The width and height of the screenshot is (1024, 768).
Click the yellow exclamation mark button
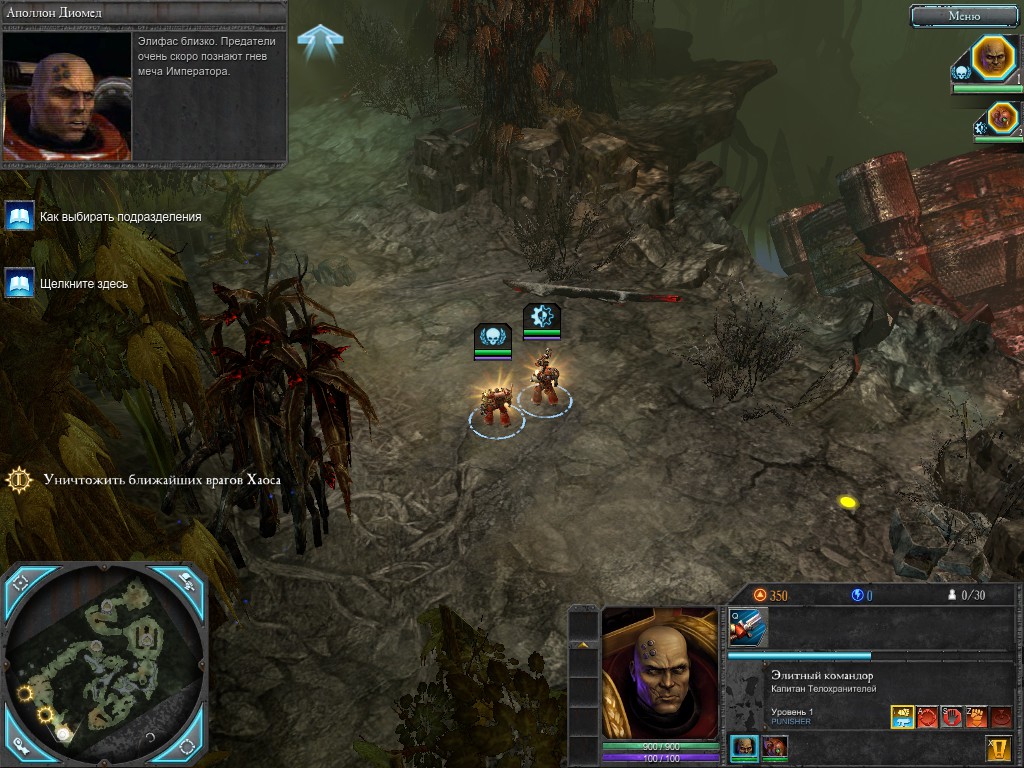(998, 747)
